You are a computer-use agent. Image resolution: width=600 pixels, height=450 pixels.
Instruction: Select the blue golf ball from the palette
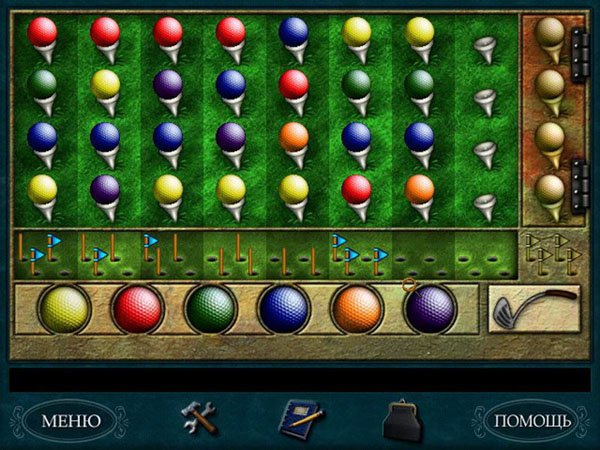(284, 309)
